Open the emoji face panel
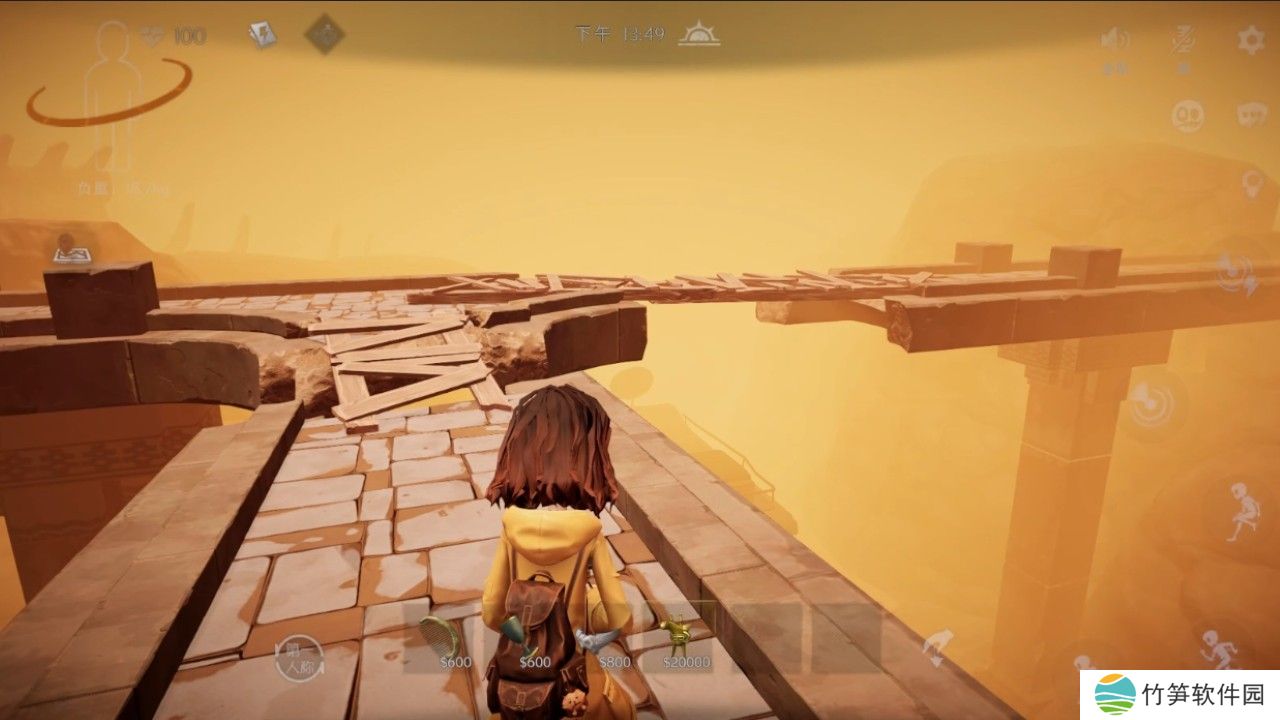Screen dimensions: 1280x720 coord(1187,115)
